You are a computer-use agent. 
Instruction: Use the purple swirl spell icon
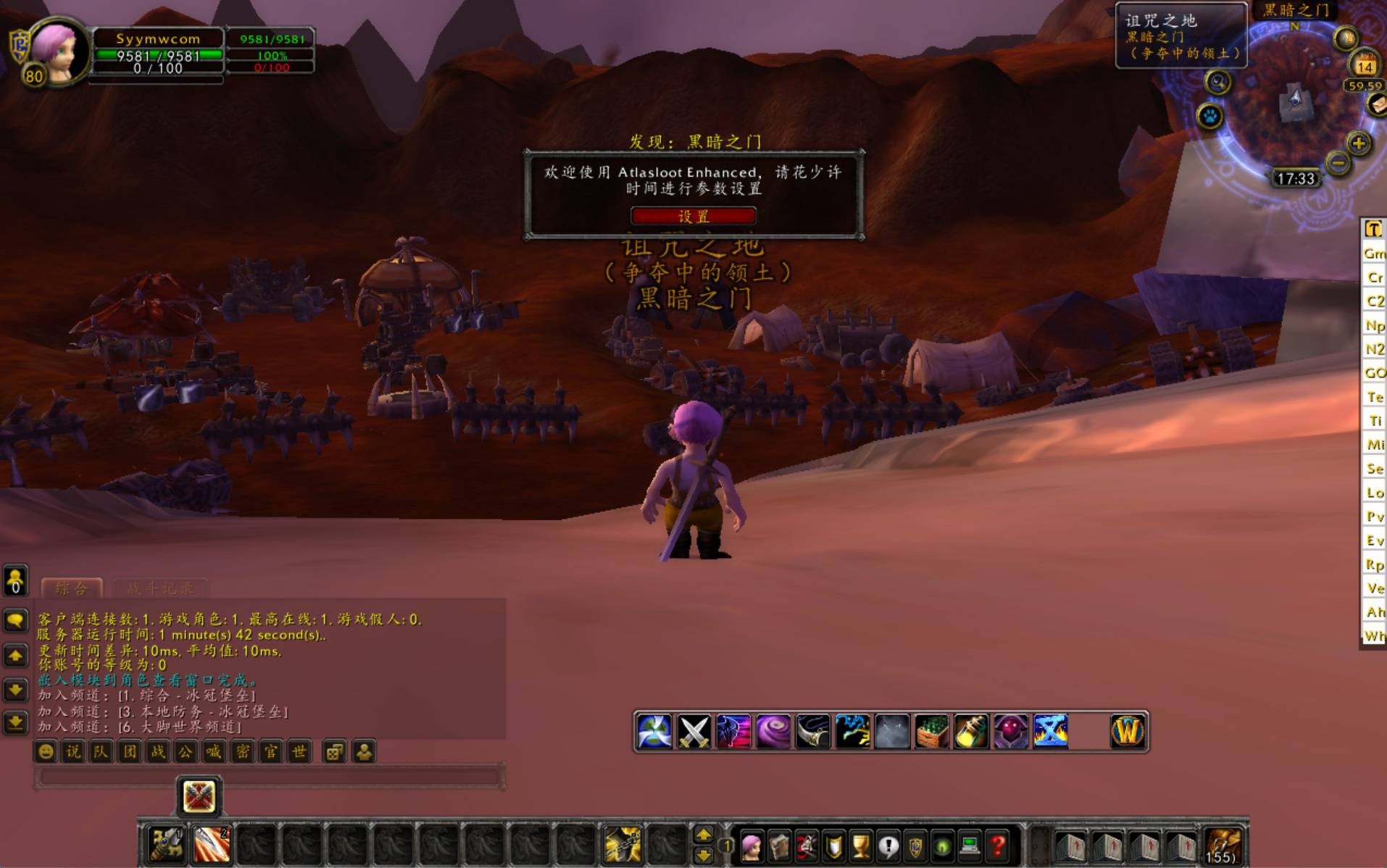click(x=772, y=731)
